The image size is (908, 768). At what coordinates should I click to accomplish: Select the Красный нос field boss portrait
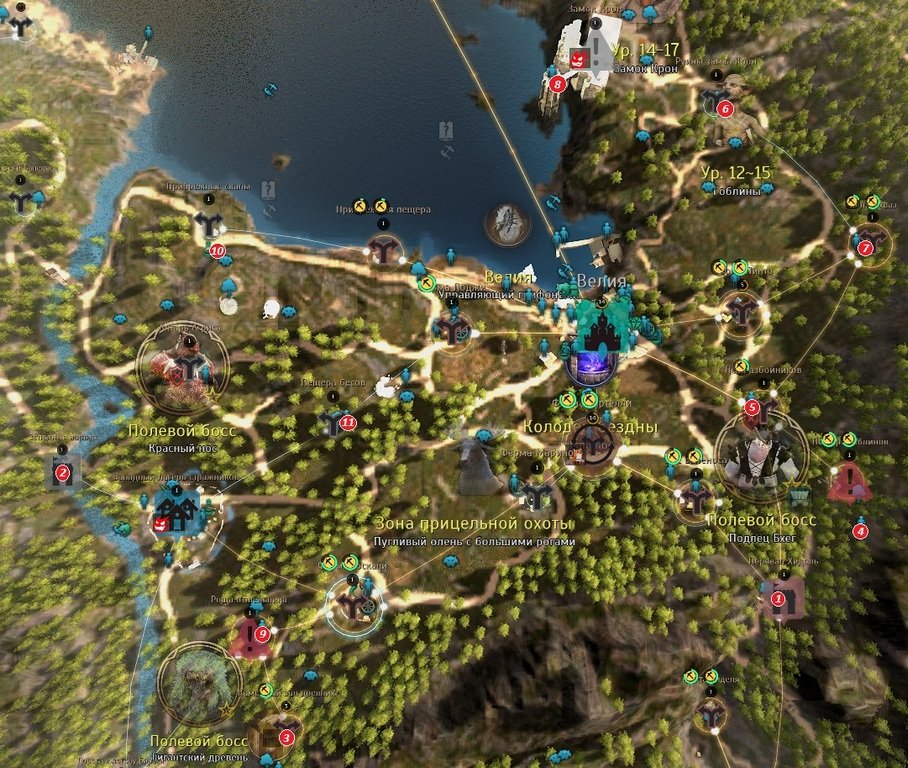tap(182, 366)
